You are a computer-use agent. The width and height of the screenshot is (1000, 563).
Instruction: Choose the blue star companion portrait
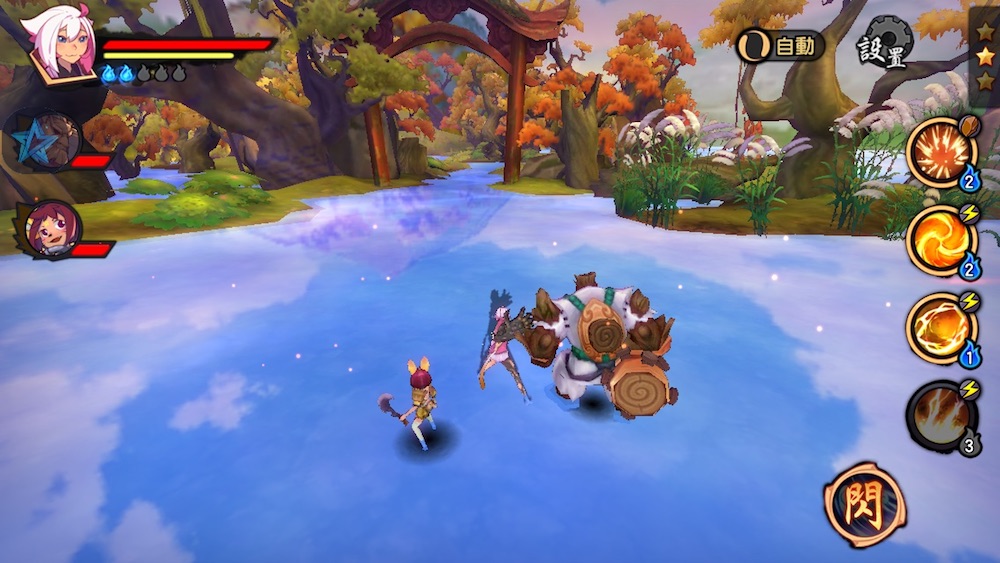45,139
